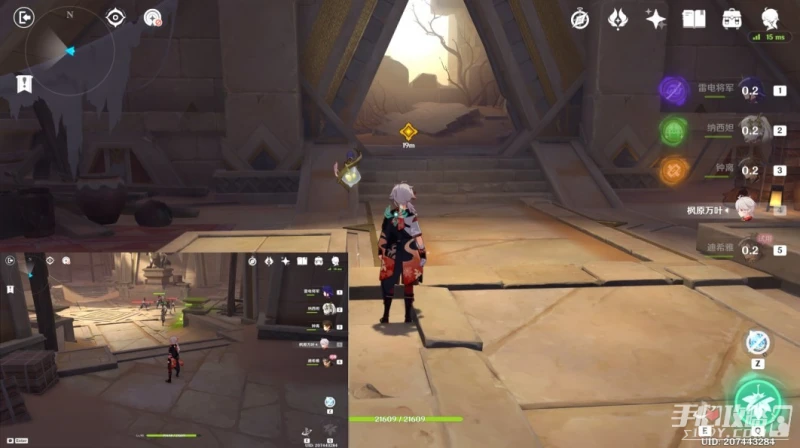Viewport: 800px width, 448px height.
Task: Open the winged emblem events icon
Action: pyautogui.click(x=617, y=18)
